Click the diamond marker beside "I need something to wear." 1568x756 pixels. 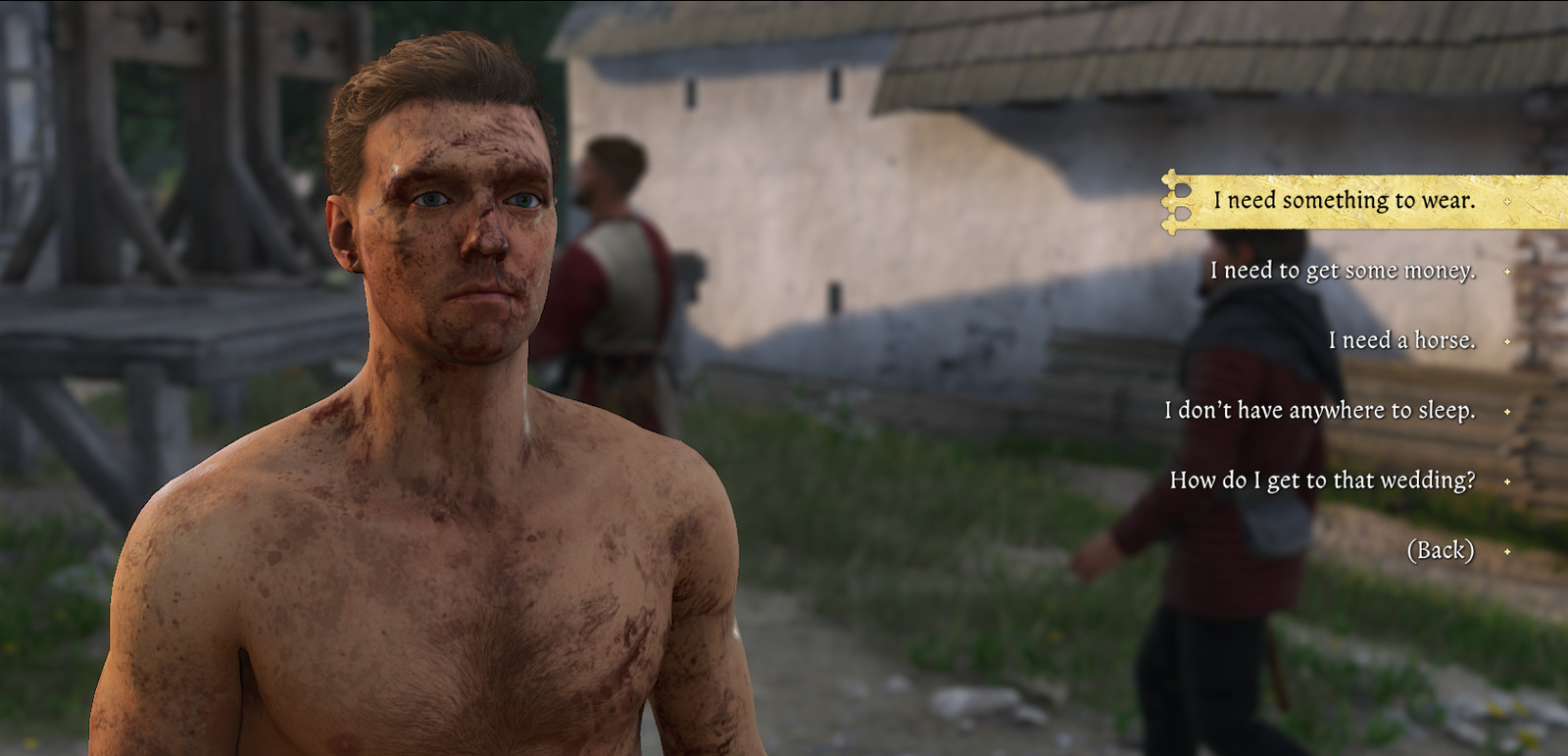click(x=1505, y=201)
